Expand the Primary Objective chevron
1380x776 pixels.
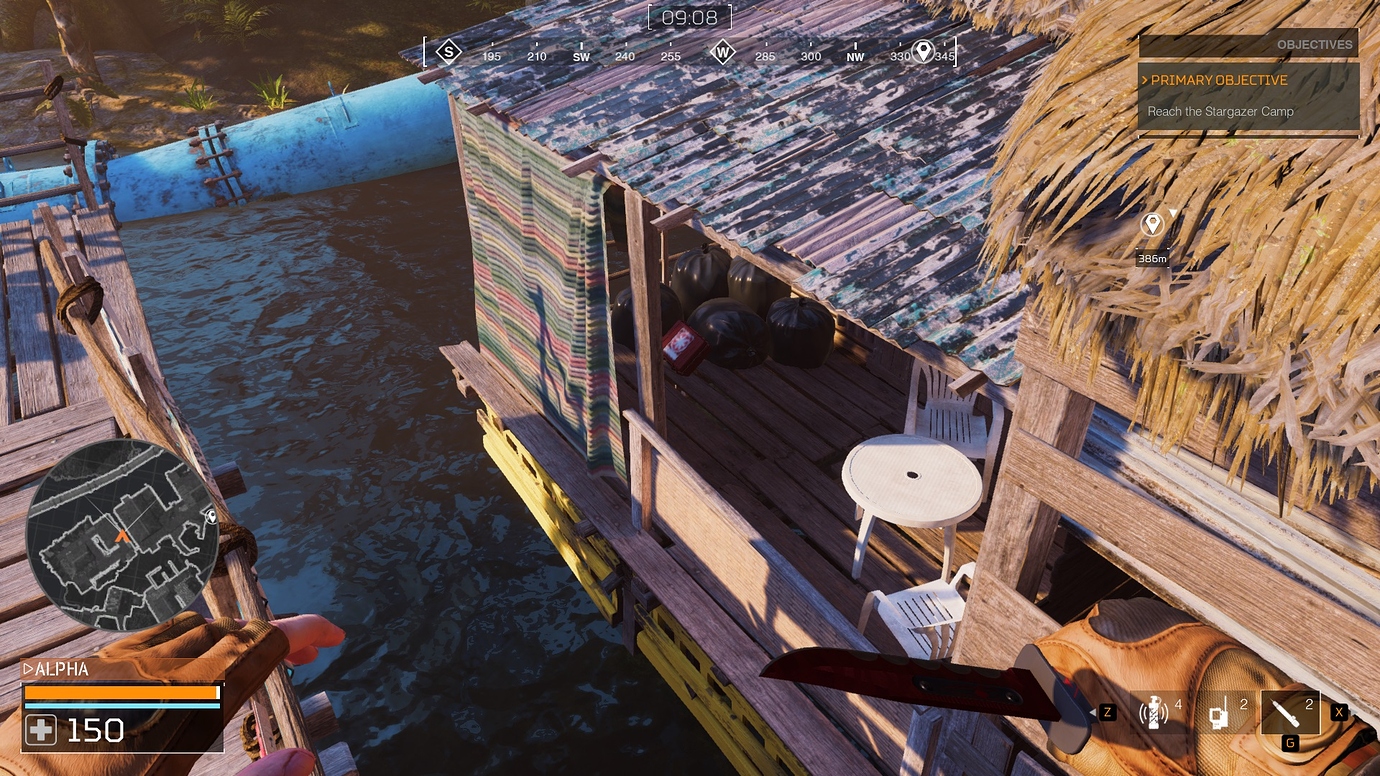pyautogui.click(x=1146, y=80)
